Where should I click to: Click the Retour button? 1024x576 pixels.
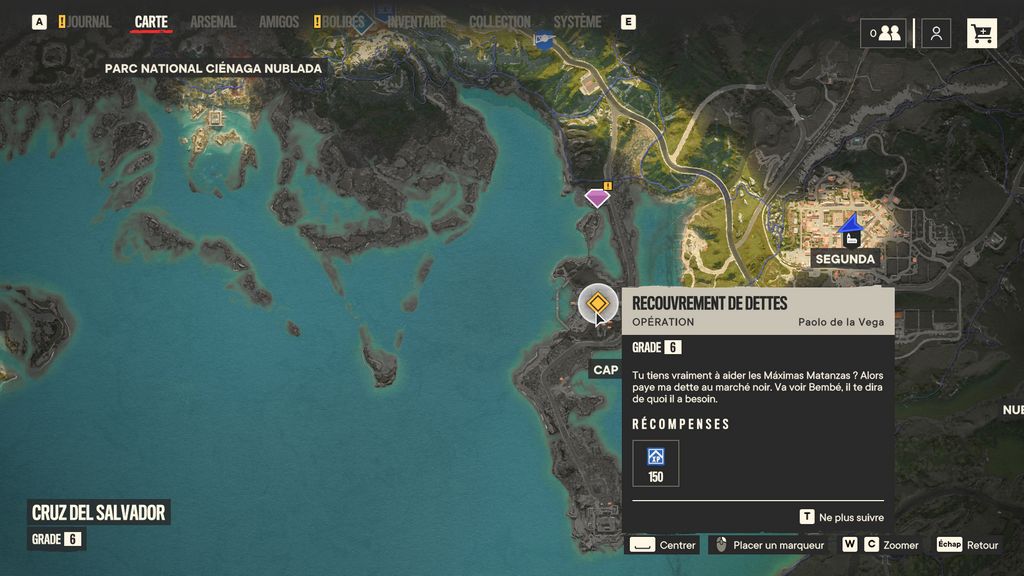coord(968,545)
